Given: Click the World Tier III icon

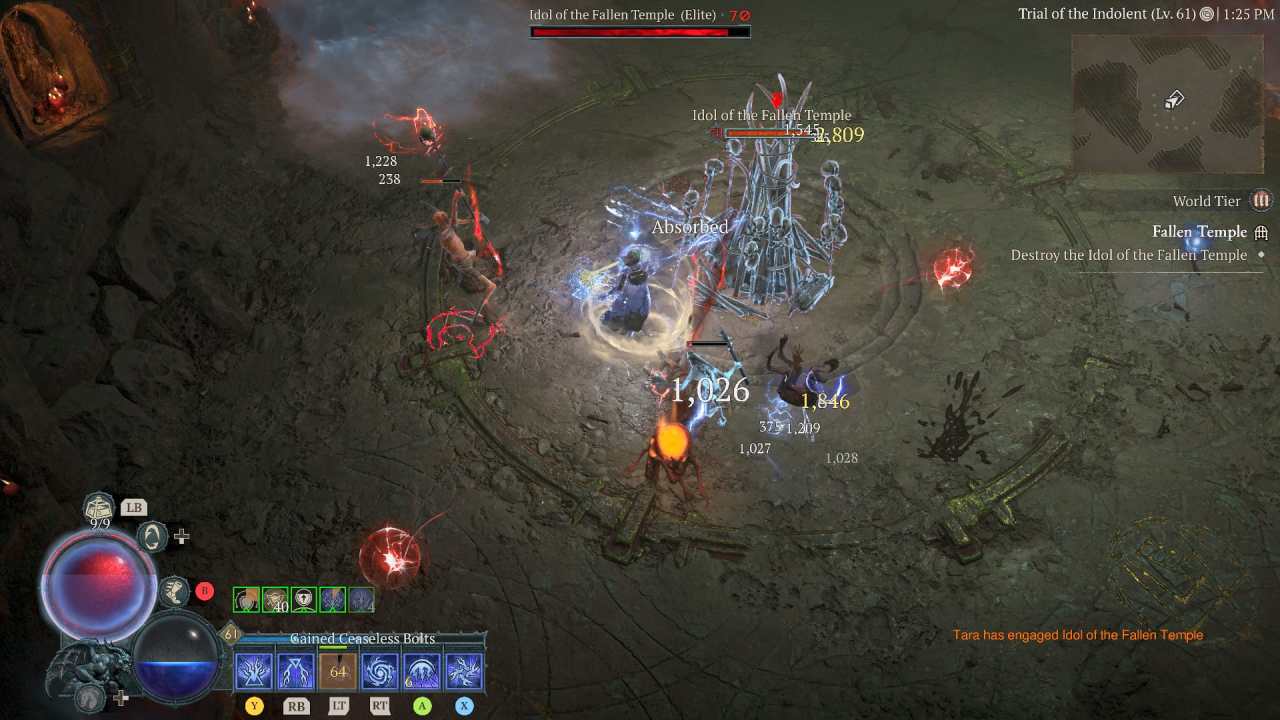Looking at the screenshot, I should point(1262,201).
